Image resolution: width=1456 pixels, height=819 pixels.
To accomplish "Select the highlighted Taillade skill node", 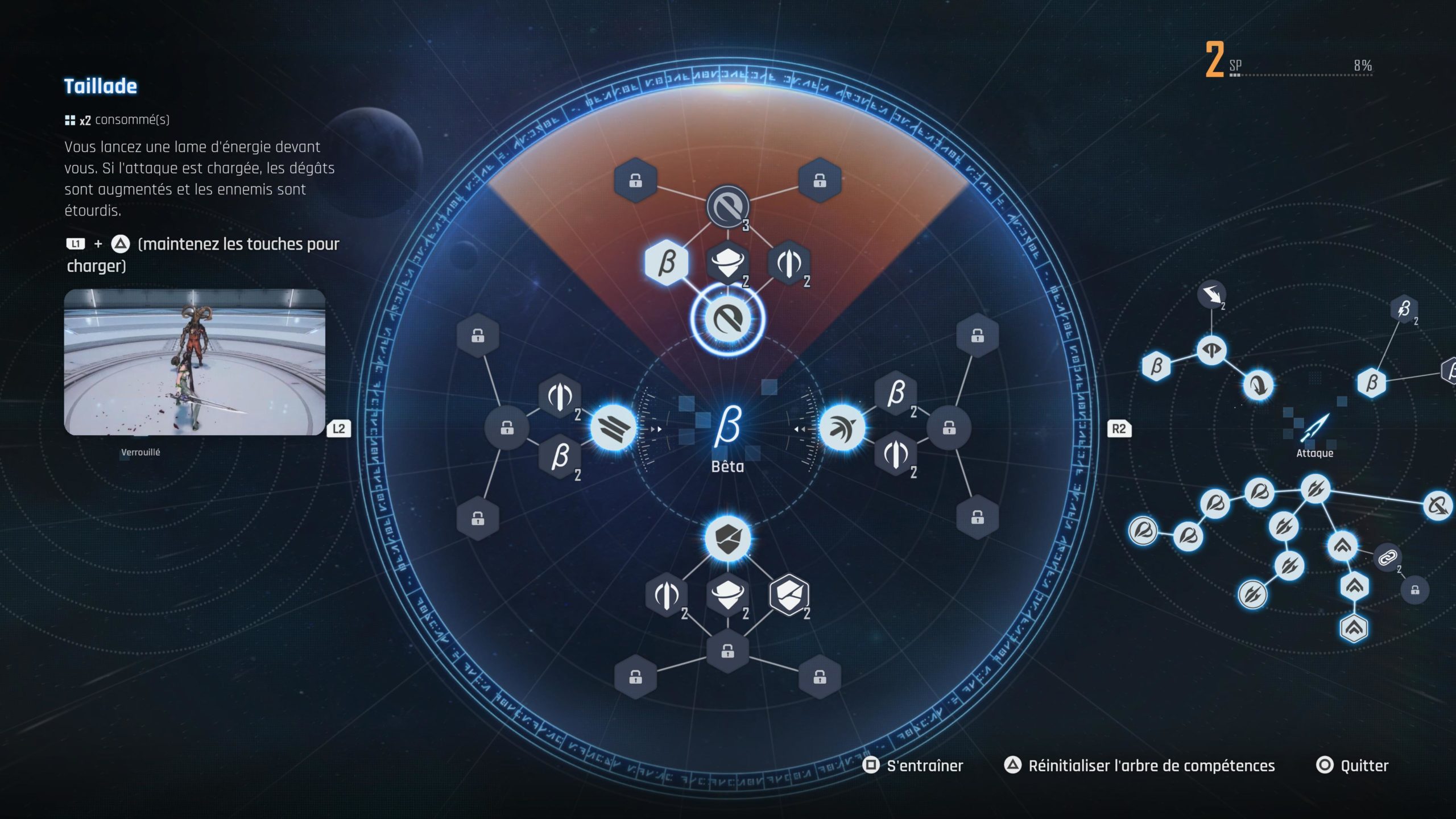I will point(727,320).
